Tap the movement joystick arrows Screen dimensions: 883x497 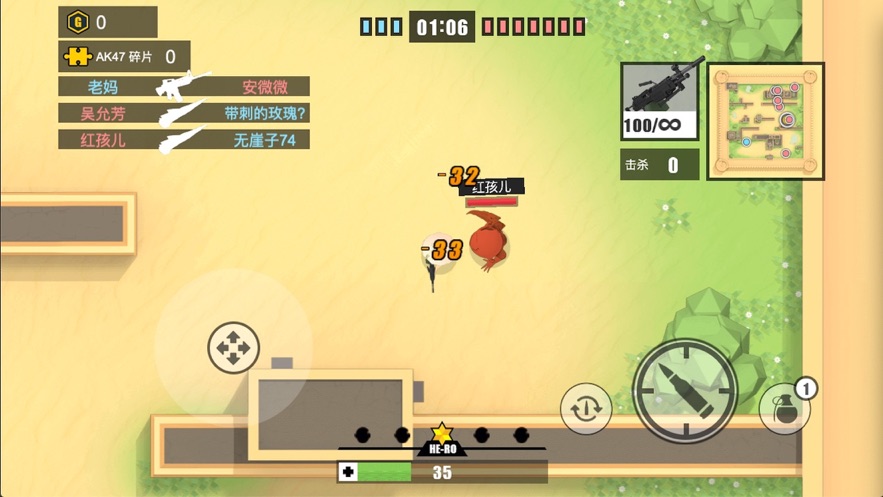pyautogui.click(x=233, y=348)
